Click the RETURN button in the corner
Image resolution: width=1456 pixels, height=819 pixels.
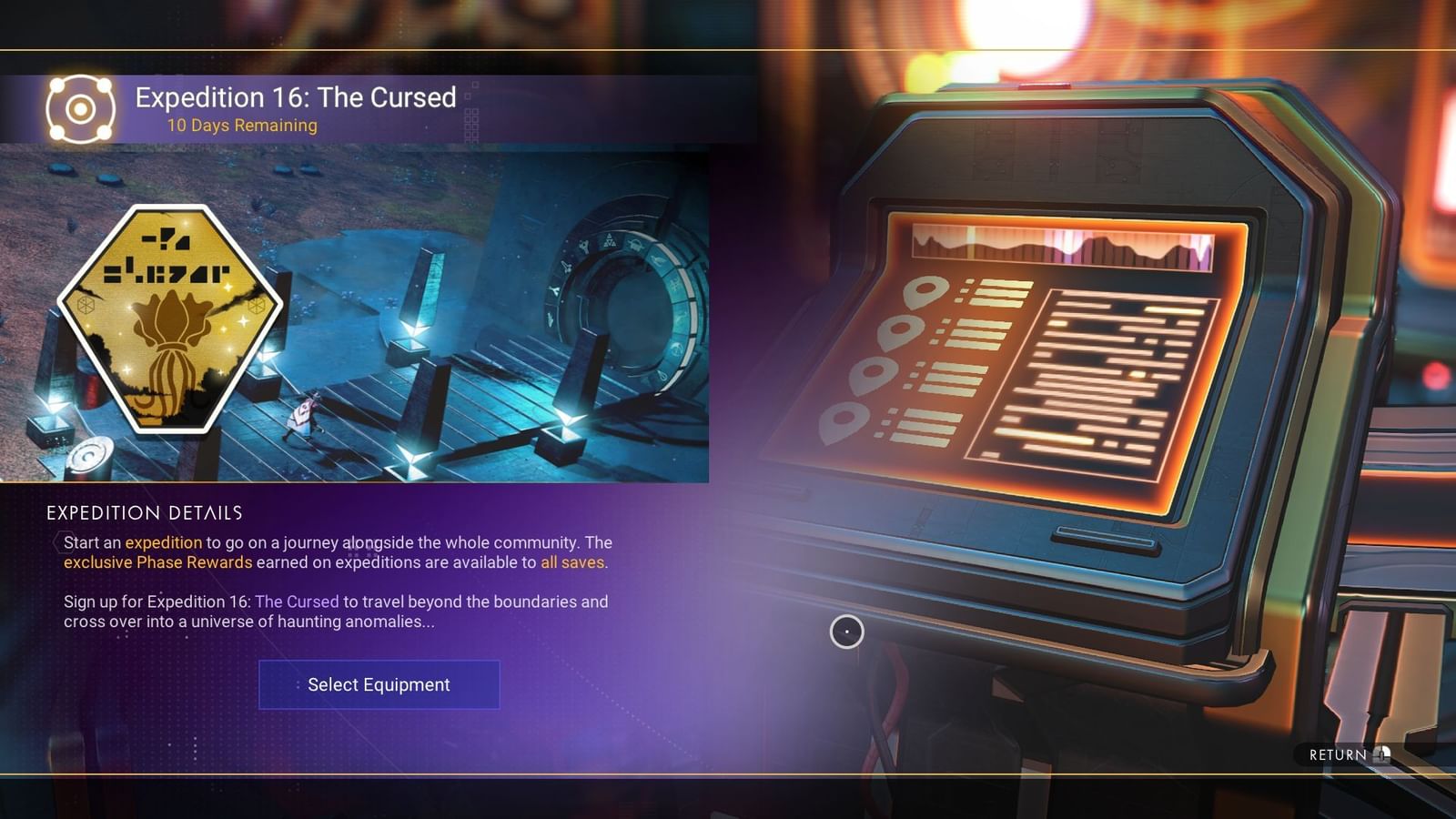1336,753
